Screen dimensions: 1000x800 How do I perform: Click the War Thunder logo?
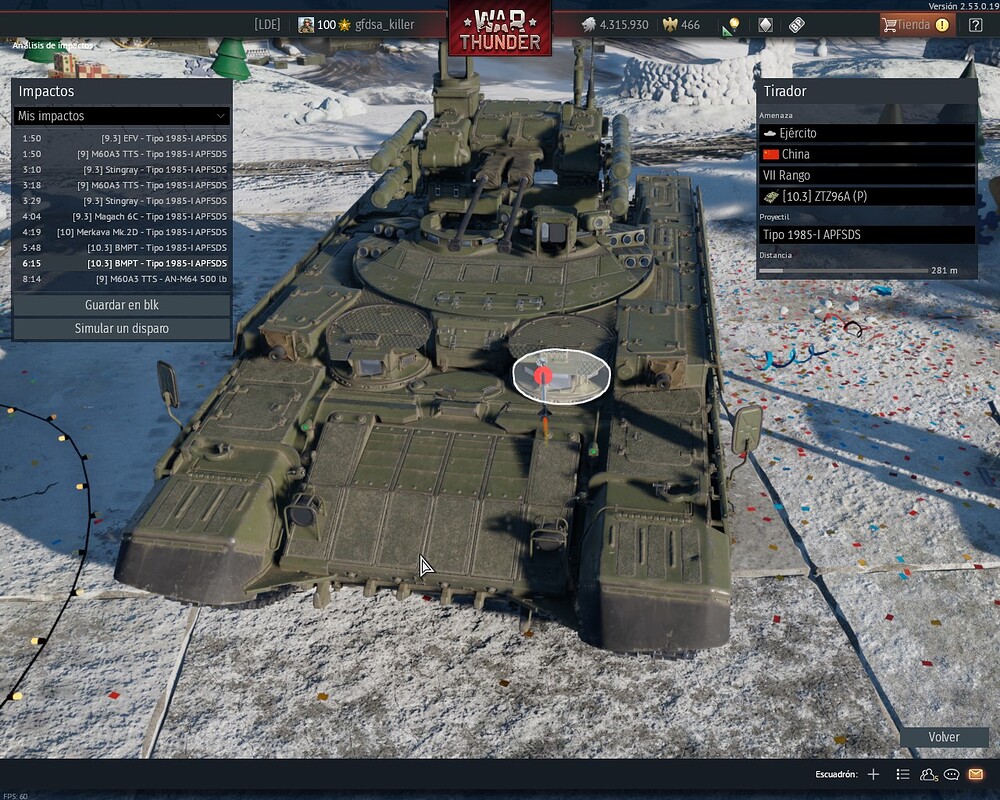pos(500,28)
